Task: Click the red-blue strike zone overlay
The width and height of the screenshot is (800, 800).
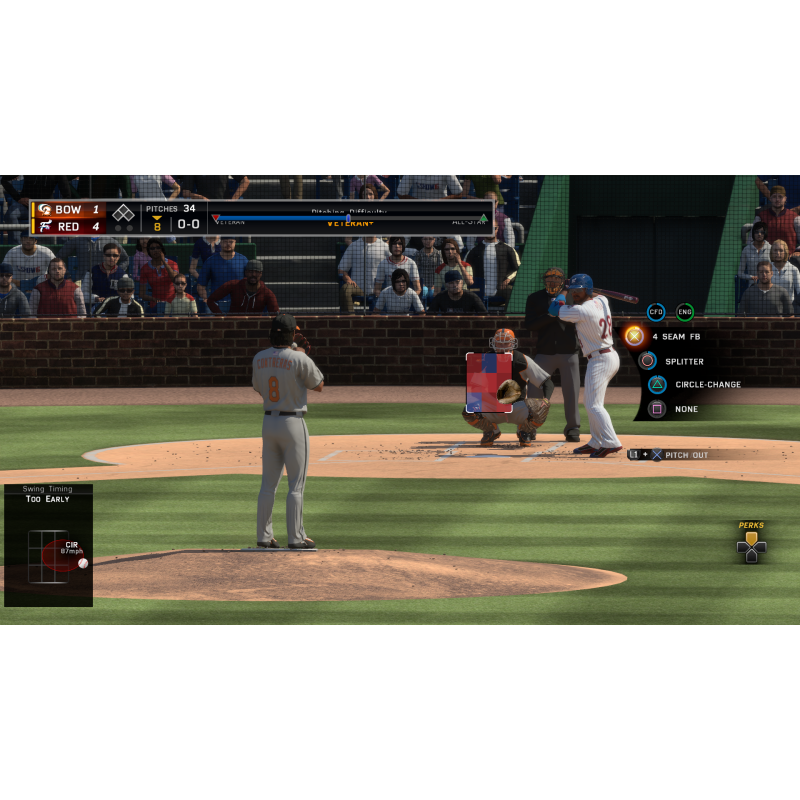Action: tap(489, 383)
